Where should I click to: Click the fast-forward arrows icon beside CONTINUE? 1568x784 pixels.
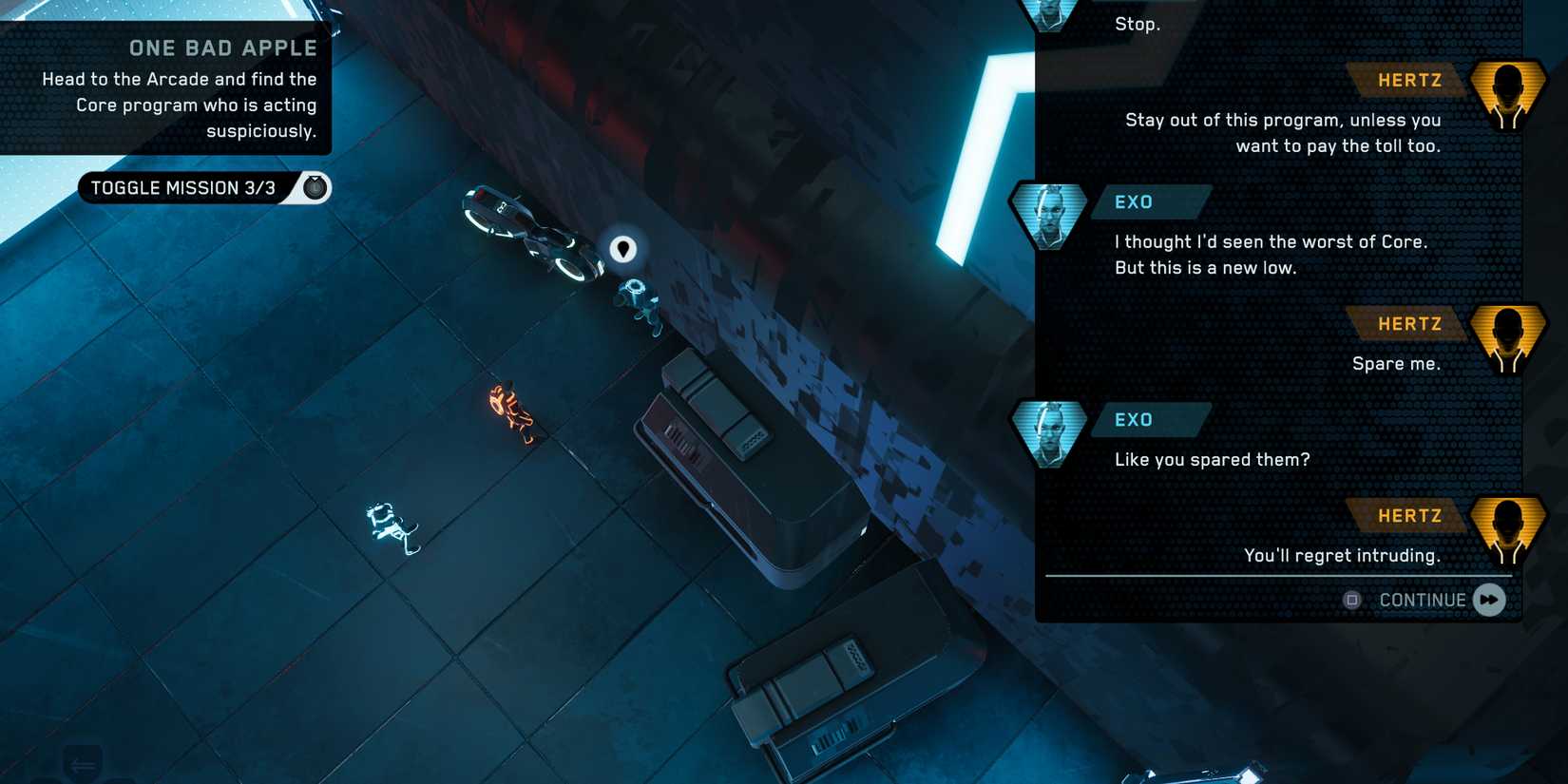point(1487,600)
